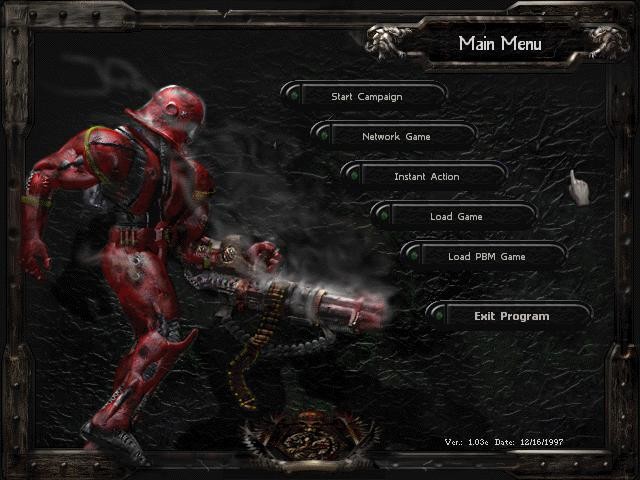The image size is (640, 480).
Task: Open Load PBM Game
Action: coord(486,256)
